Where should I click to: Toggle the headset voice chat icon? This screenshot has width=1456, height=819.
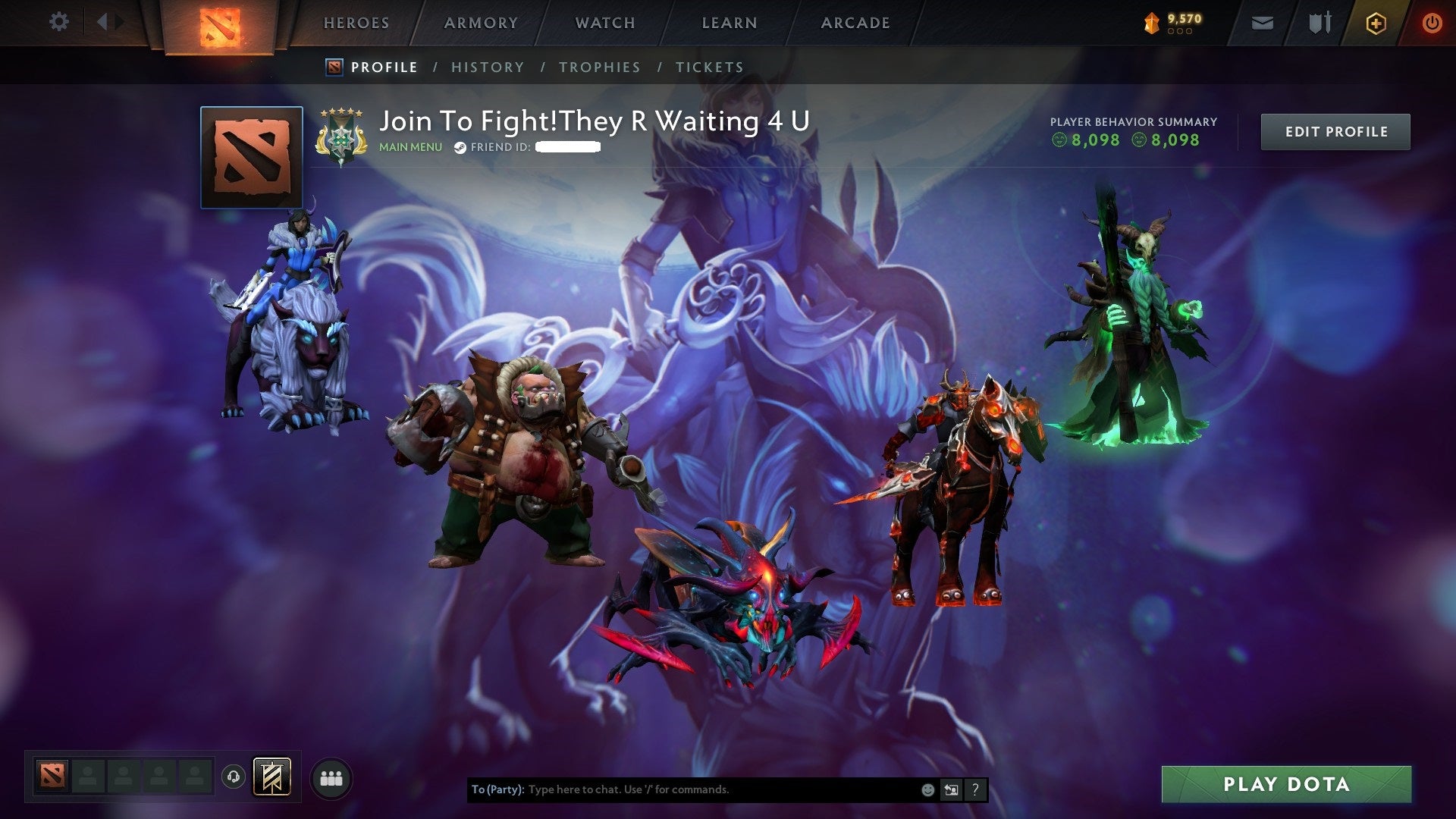[x=233, y=777]
